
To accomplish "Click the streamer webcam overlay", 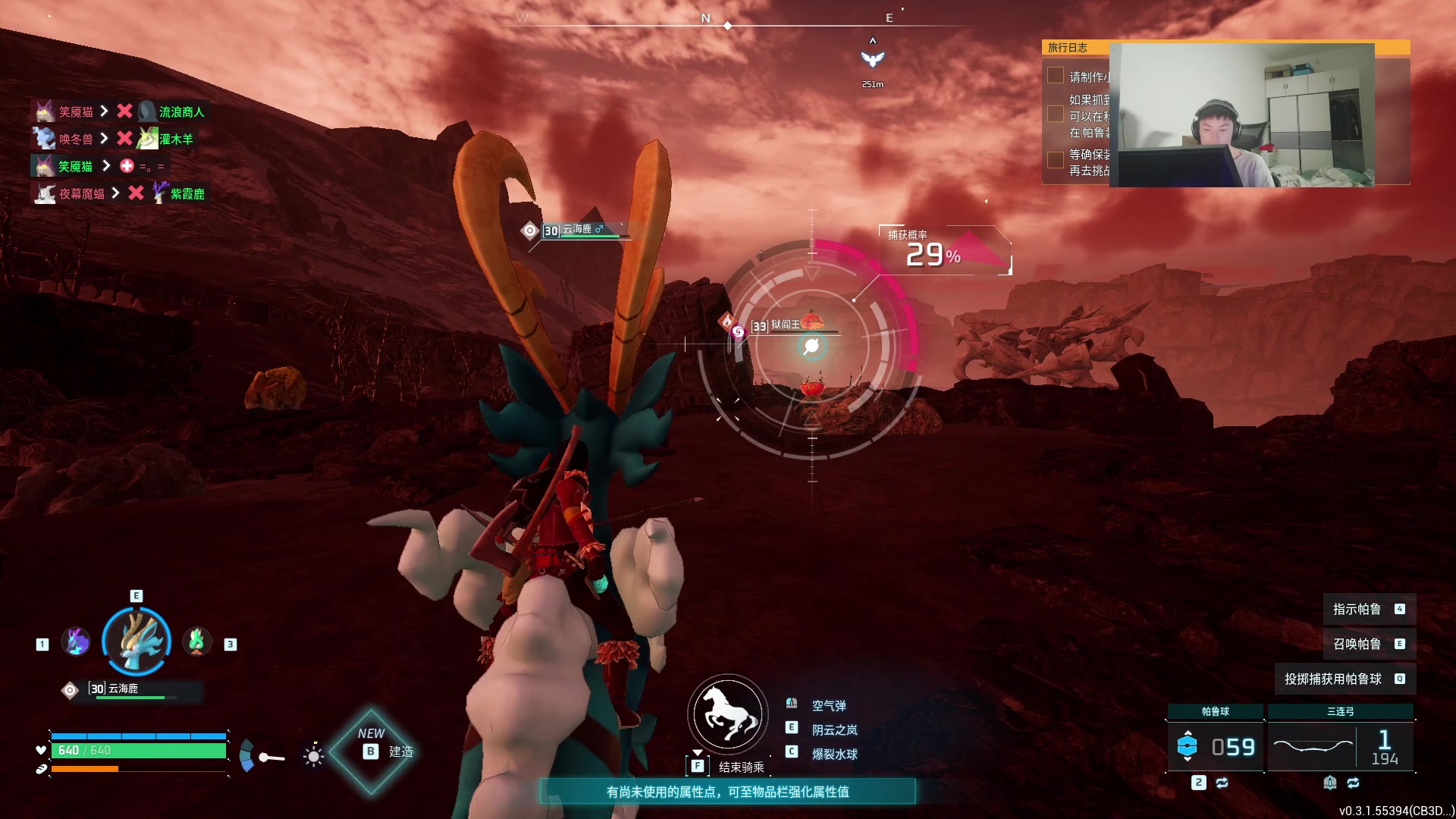I will click(x=1241, y=115).
